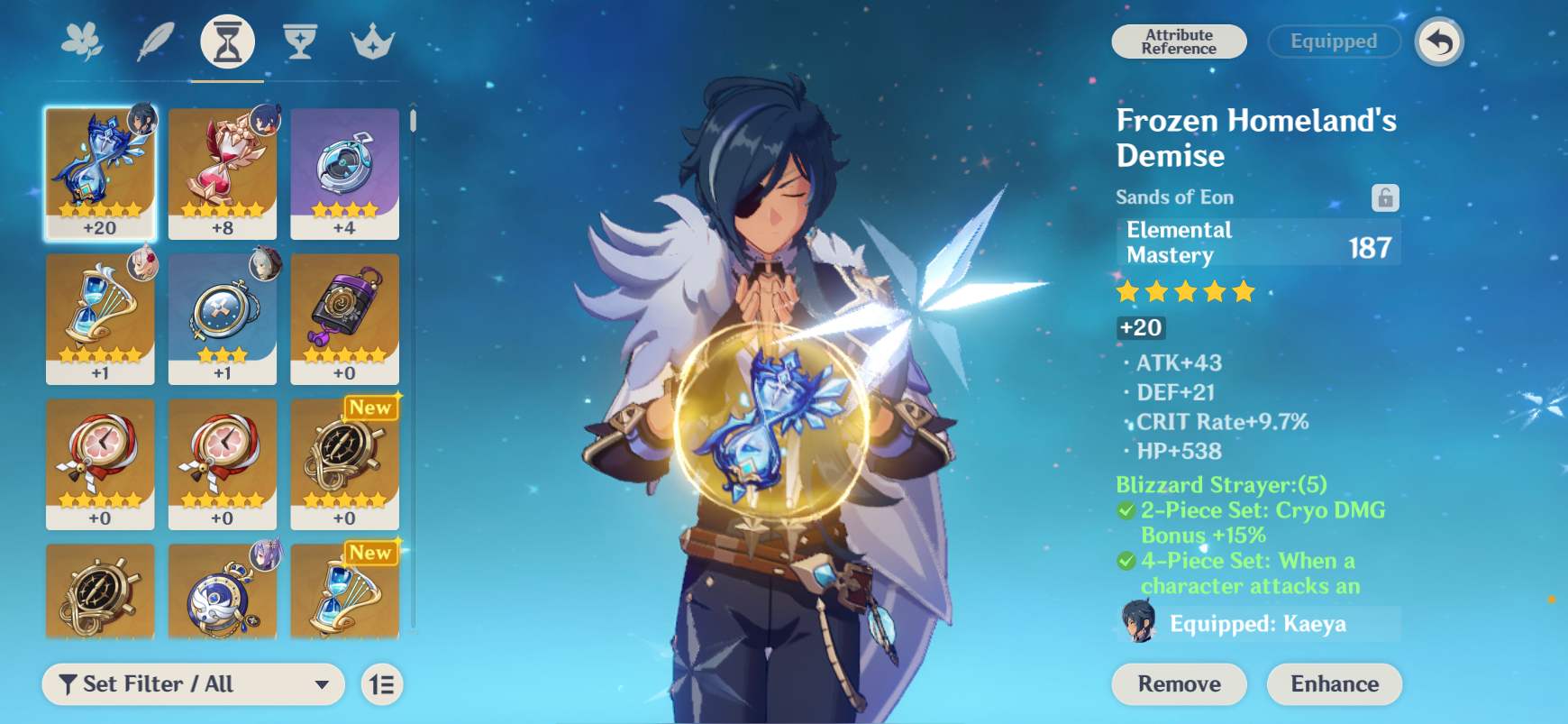This screenshot has width=1568, height=724.
Task: Click the Enhance button
Action: pyautogui.click(x=1334, y=683)
